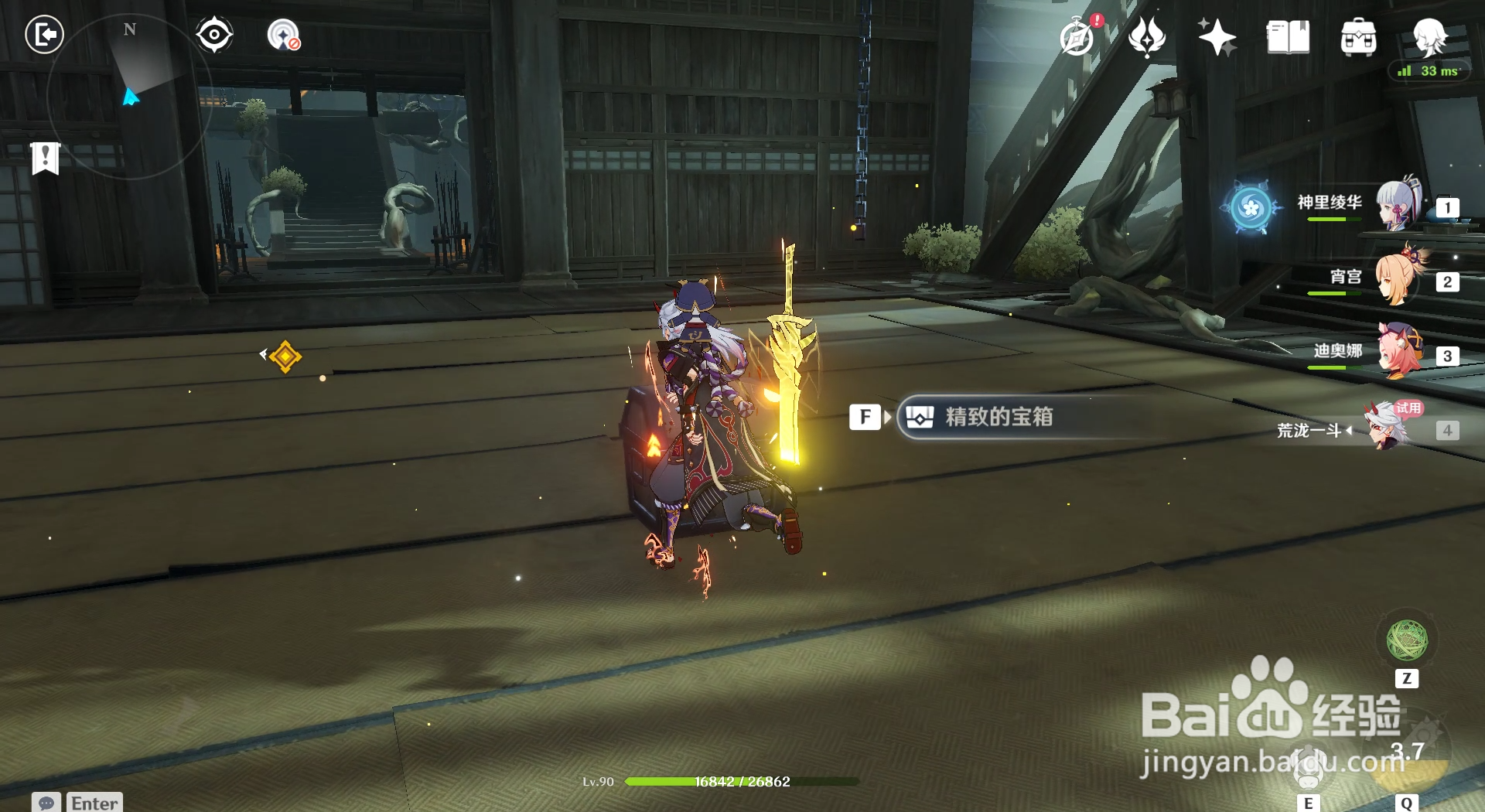Open the circular minimap
The height and width of the screenshot is (812, 1485).
pos(129,97)
